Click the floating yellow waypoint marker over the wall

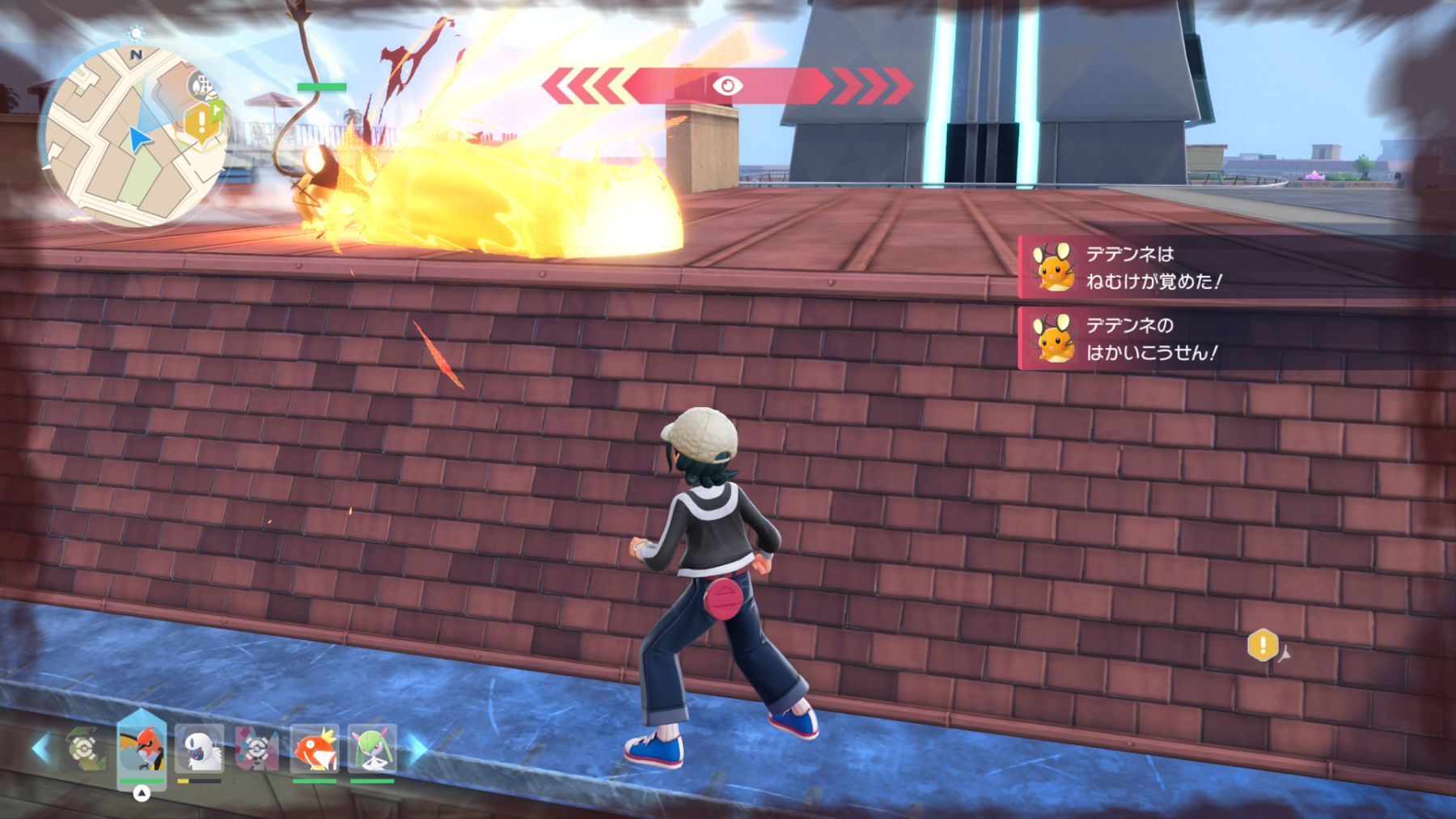(1263, 645)
